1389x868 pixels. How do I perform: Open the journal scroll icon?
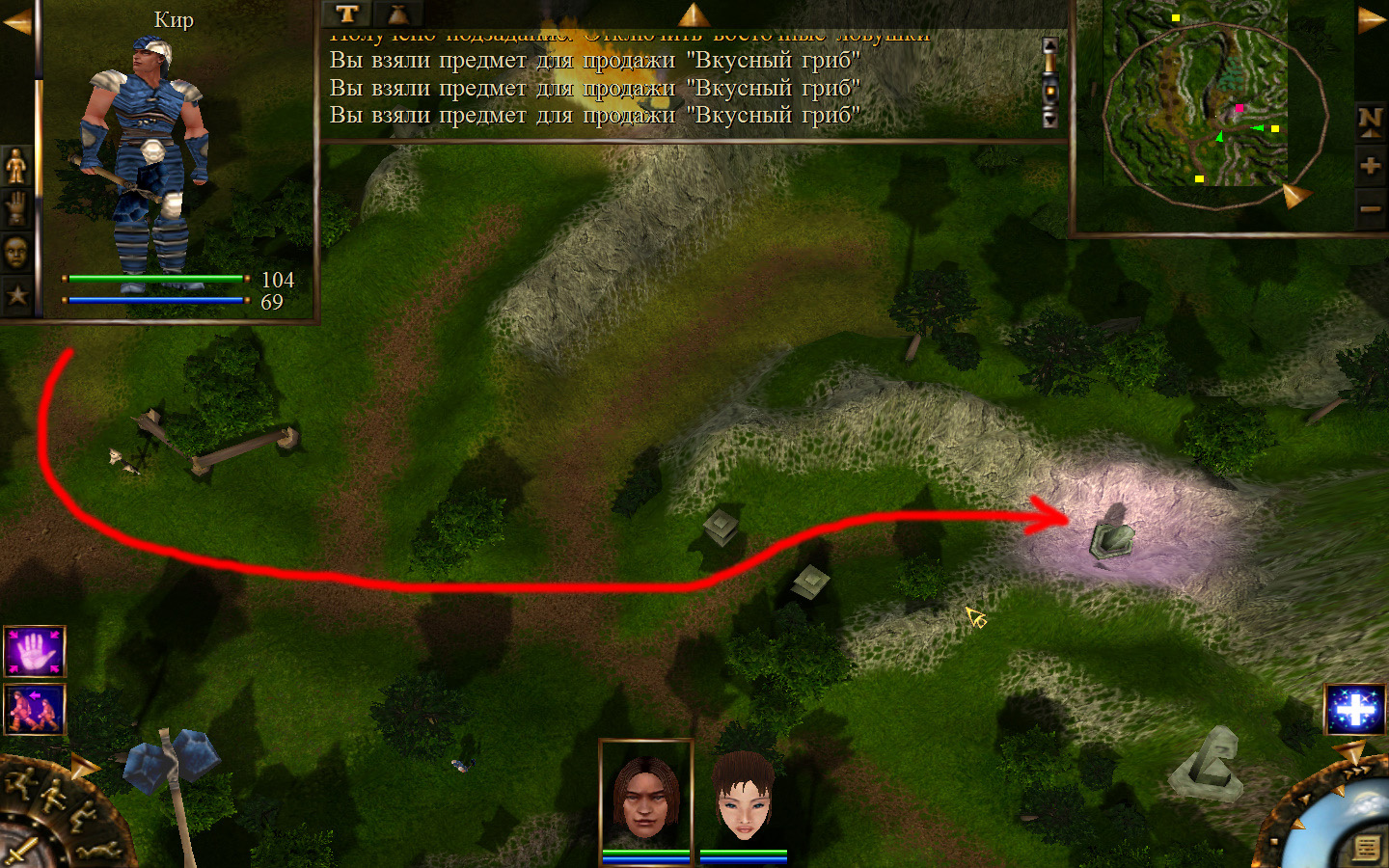[x=1366, y=848]
